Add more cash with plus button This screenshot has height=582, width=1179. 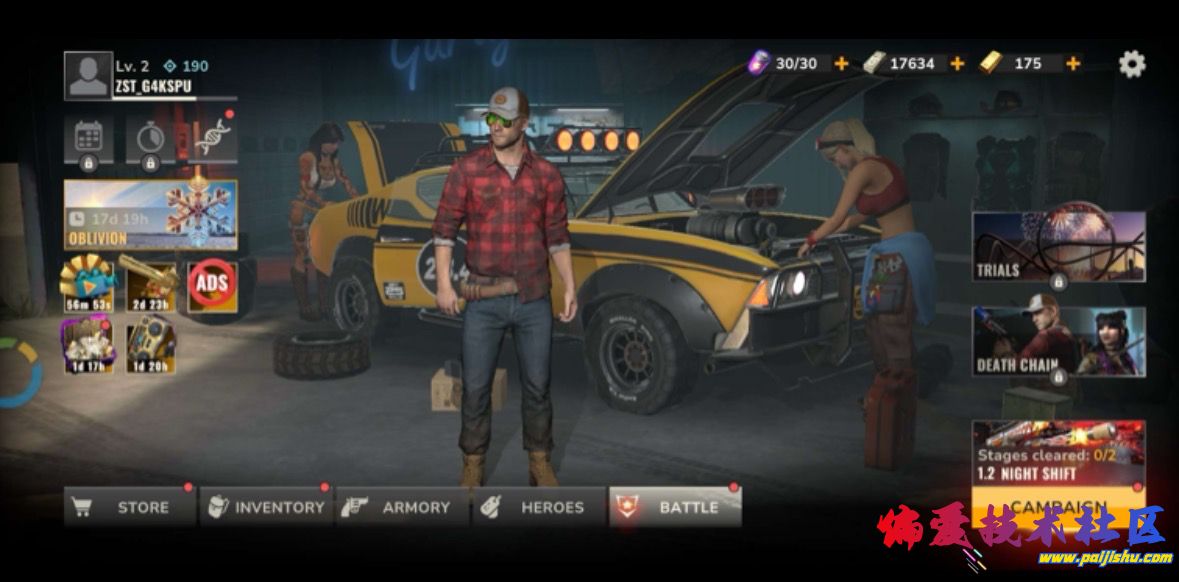coord(957,64)
